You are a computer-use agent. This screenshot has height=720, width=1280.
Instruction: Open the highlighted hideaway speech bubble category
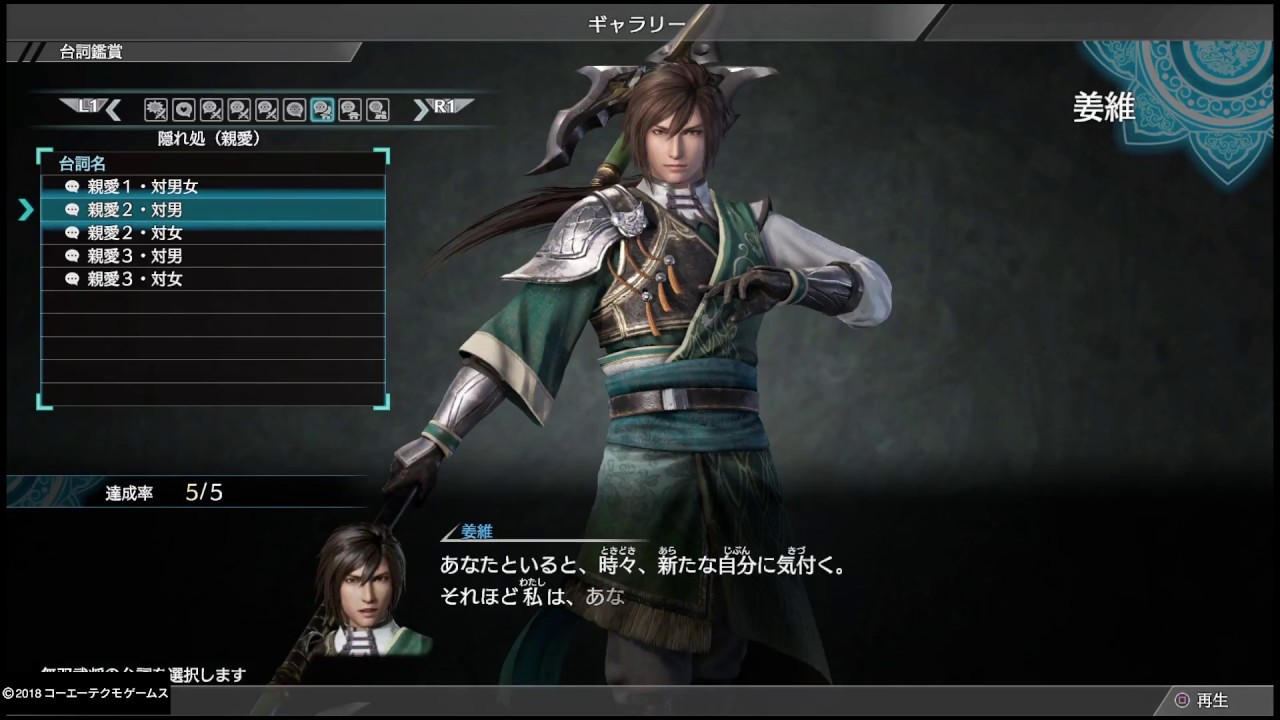click(x=323, y=110)
